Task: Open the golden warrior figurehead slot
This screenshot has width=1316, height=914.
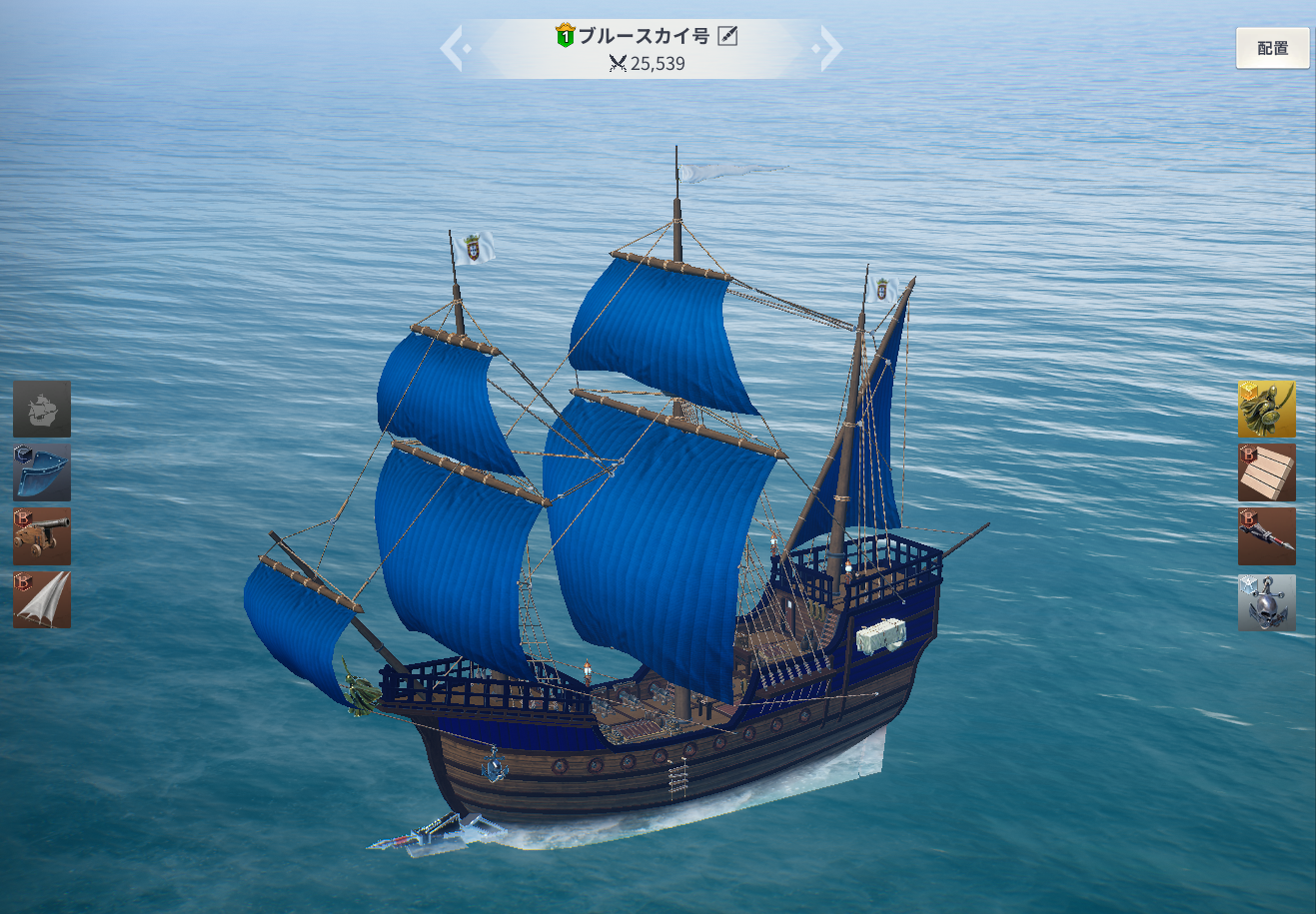Action: coord(1266,409)
